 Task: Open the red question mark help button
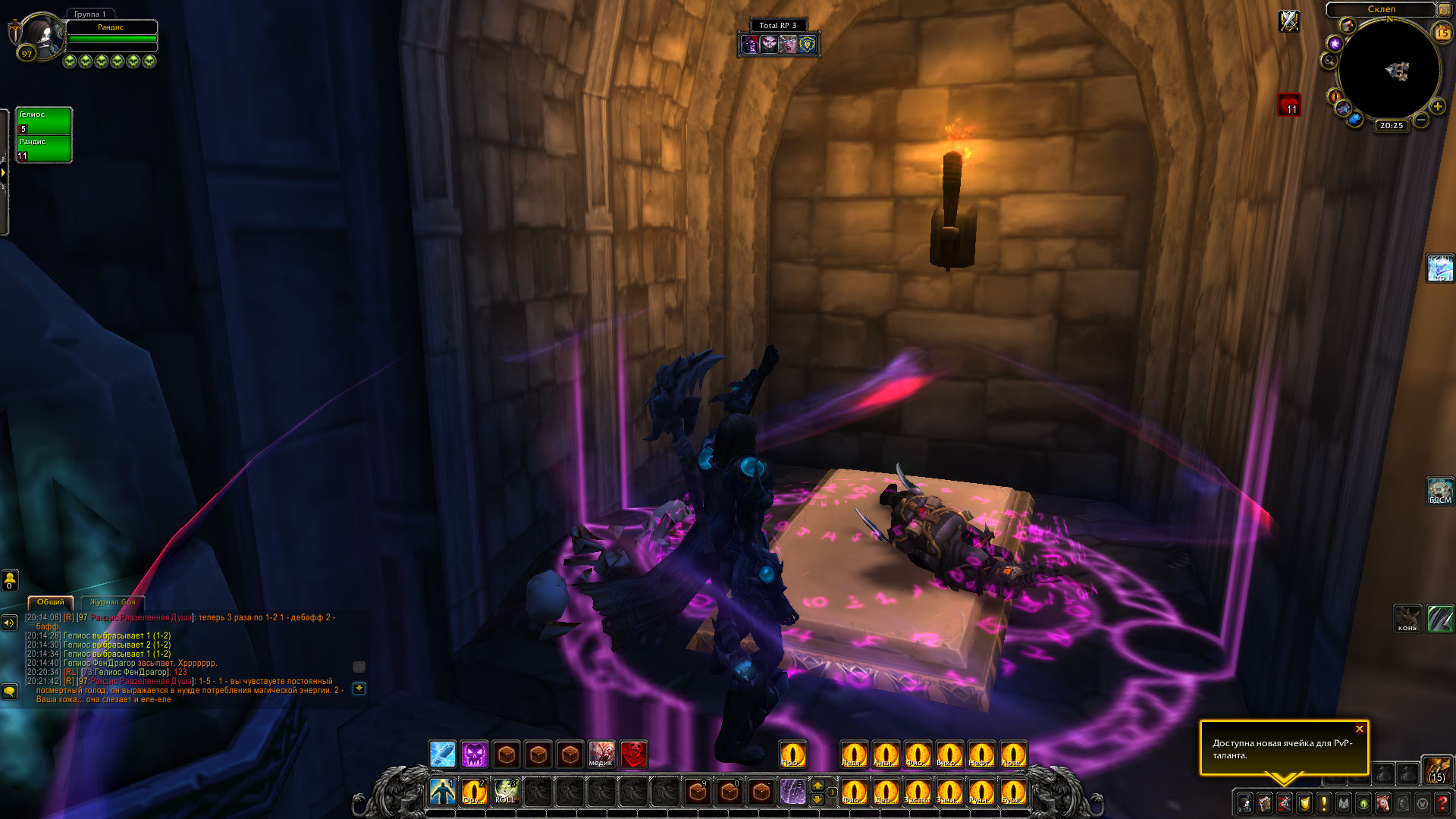point(1442,802)
